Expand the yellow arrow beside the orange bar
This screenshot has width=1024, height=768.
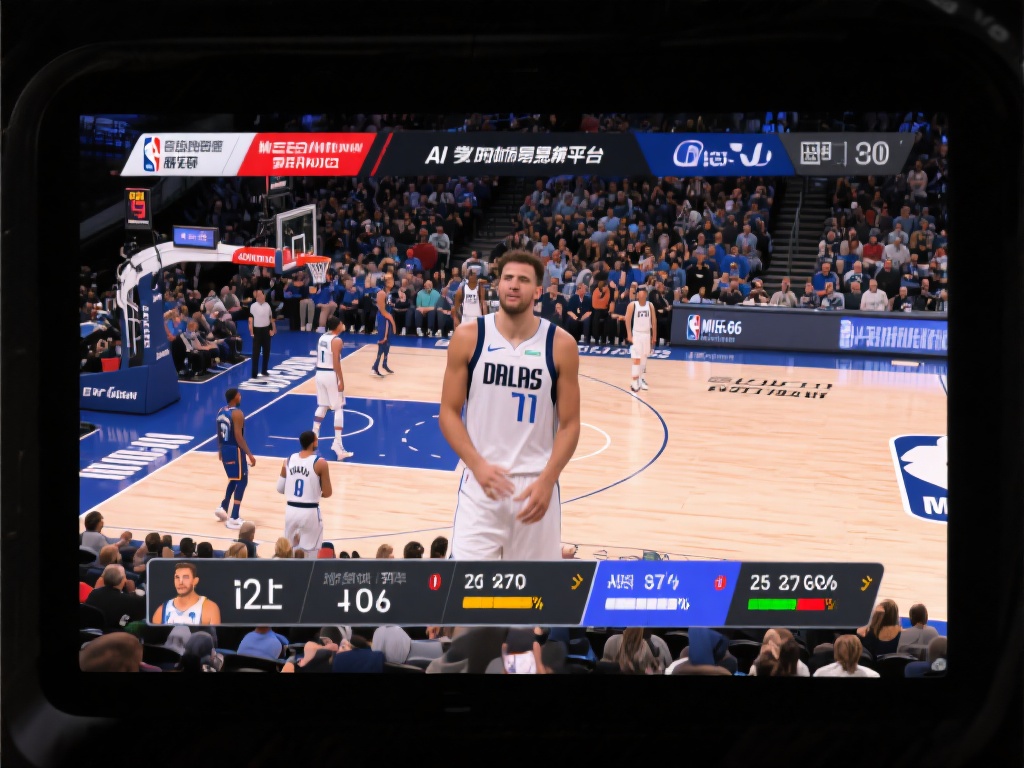tap(577, 581)
